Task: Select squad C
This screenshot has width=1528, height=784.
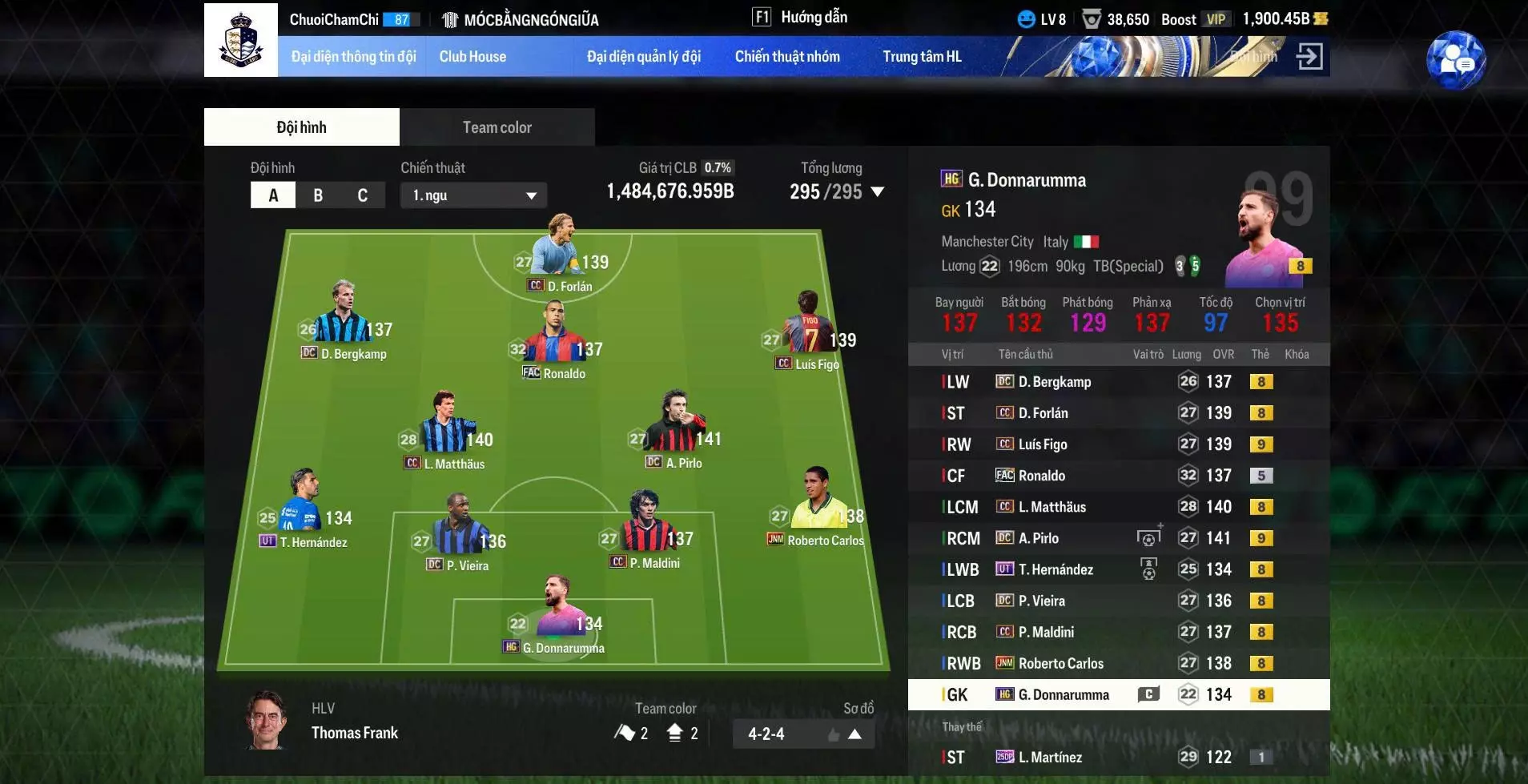Action: pos(362,195)
